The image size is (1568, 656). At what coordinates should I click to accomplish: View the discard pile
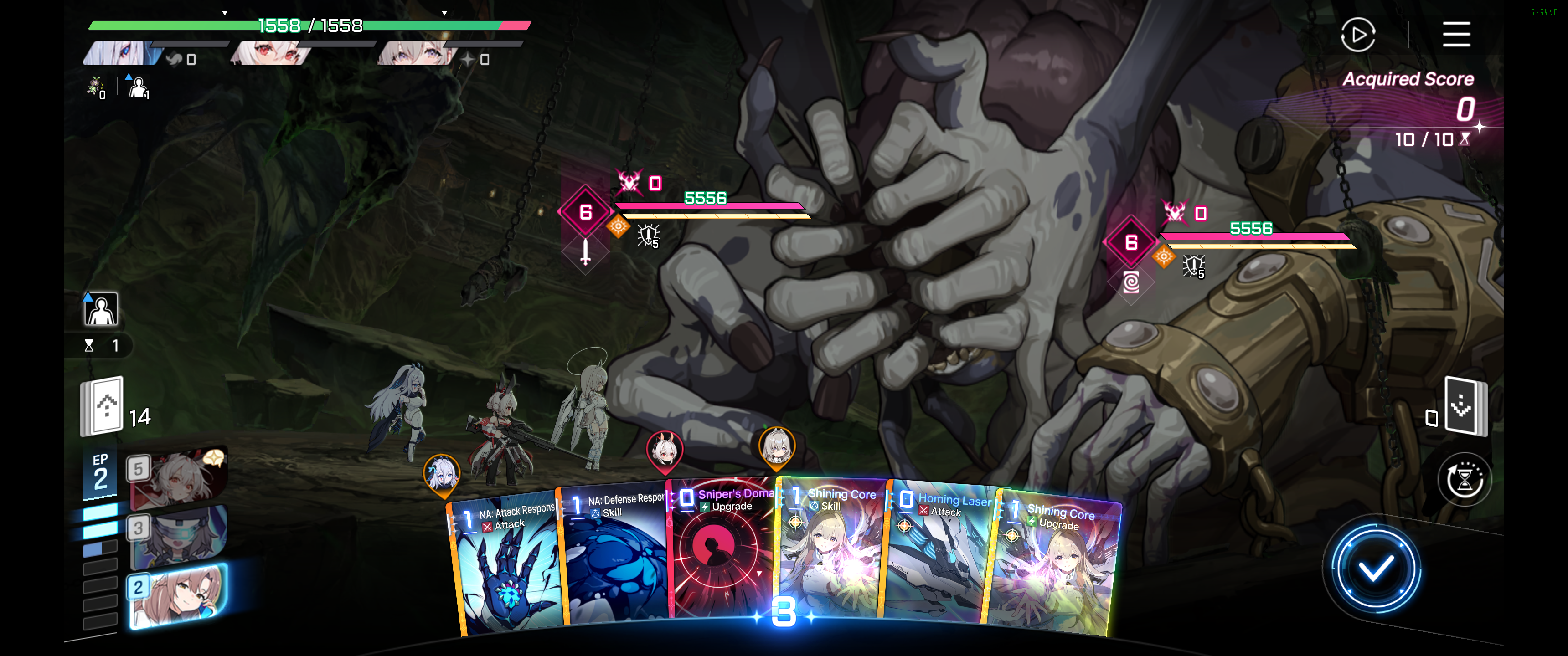pyautogui.click(x=1465, y=406)
